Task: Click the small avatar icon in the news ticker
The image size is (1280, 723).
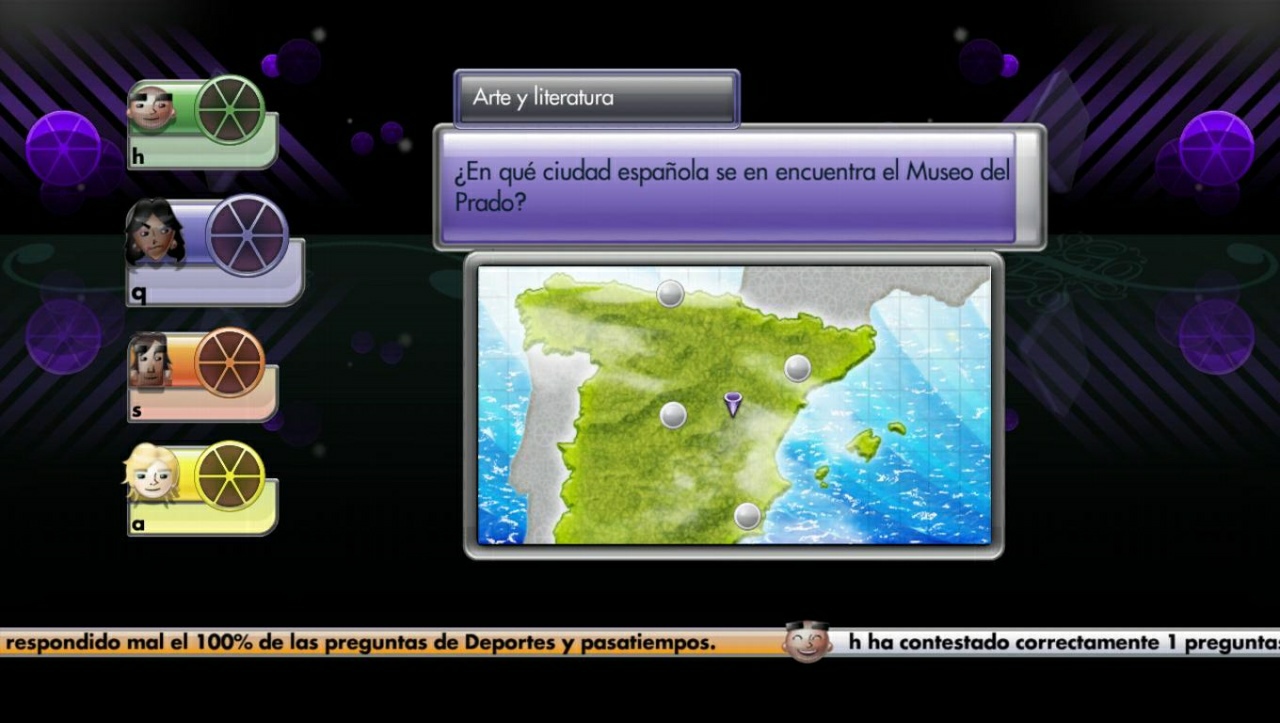Action: tap(810, 641)
